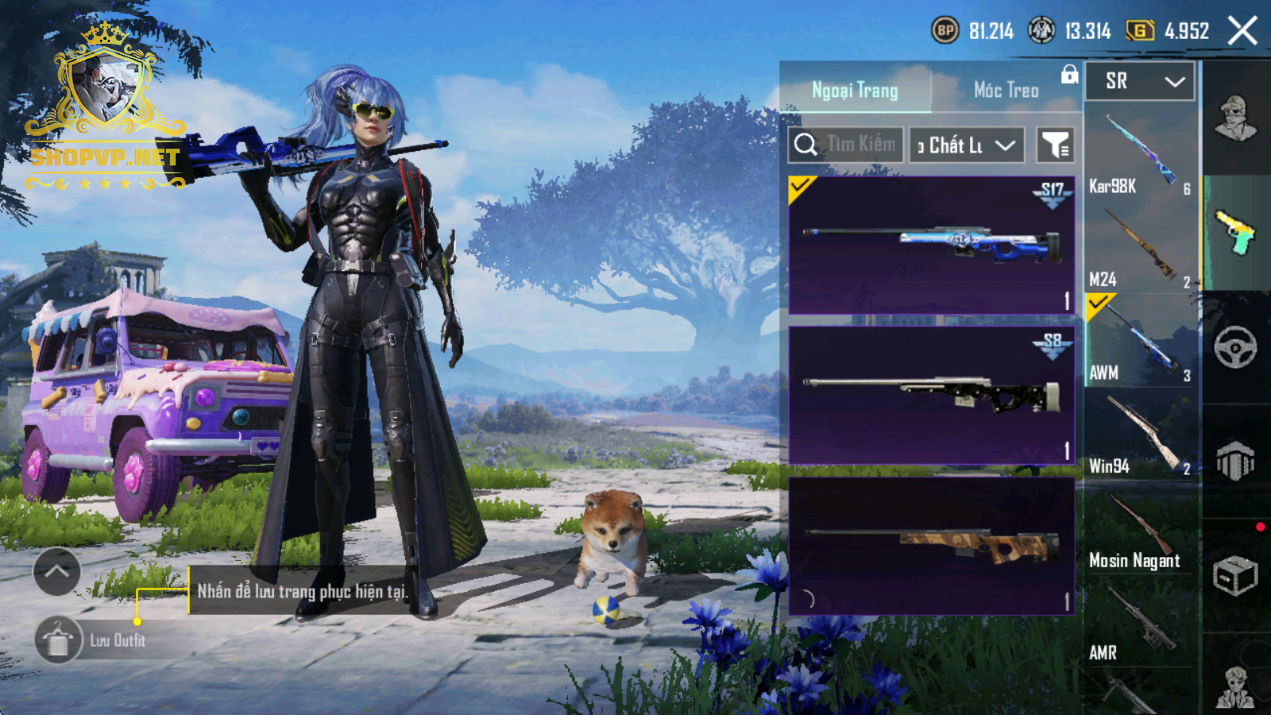Open the Chất Lượng sort dropdown
This screenshot has height=715, width=1271.
coord(967,145)
